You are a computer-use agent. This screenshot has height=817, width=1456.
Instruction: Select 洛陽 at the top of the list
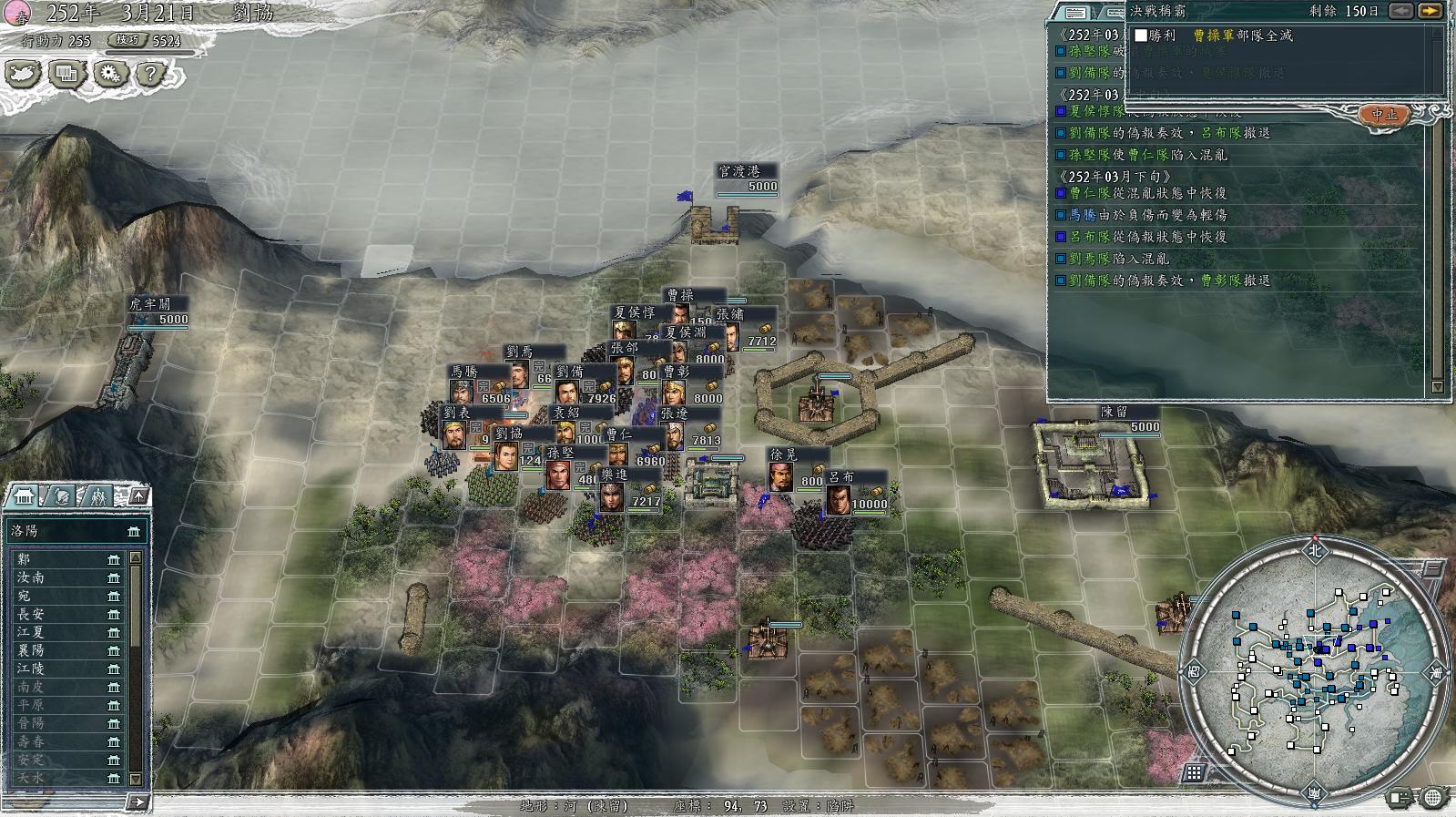[x=73, y=530]
